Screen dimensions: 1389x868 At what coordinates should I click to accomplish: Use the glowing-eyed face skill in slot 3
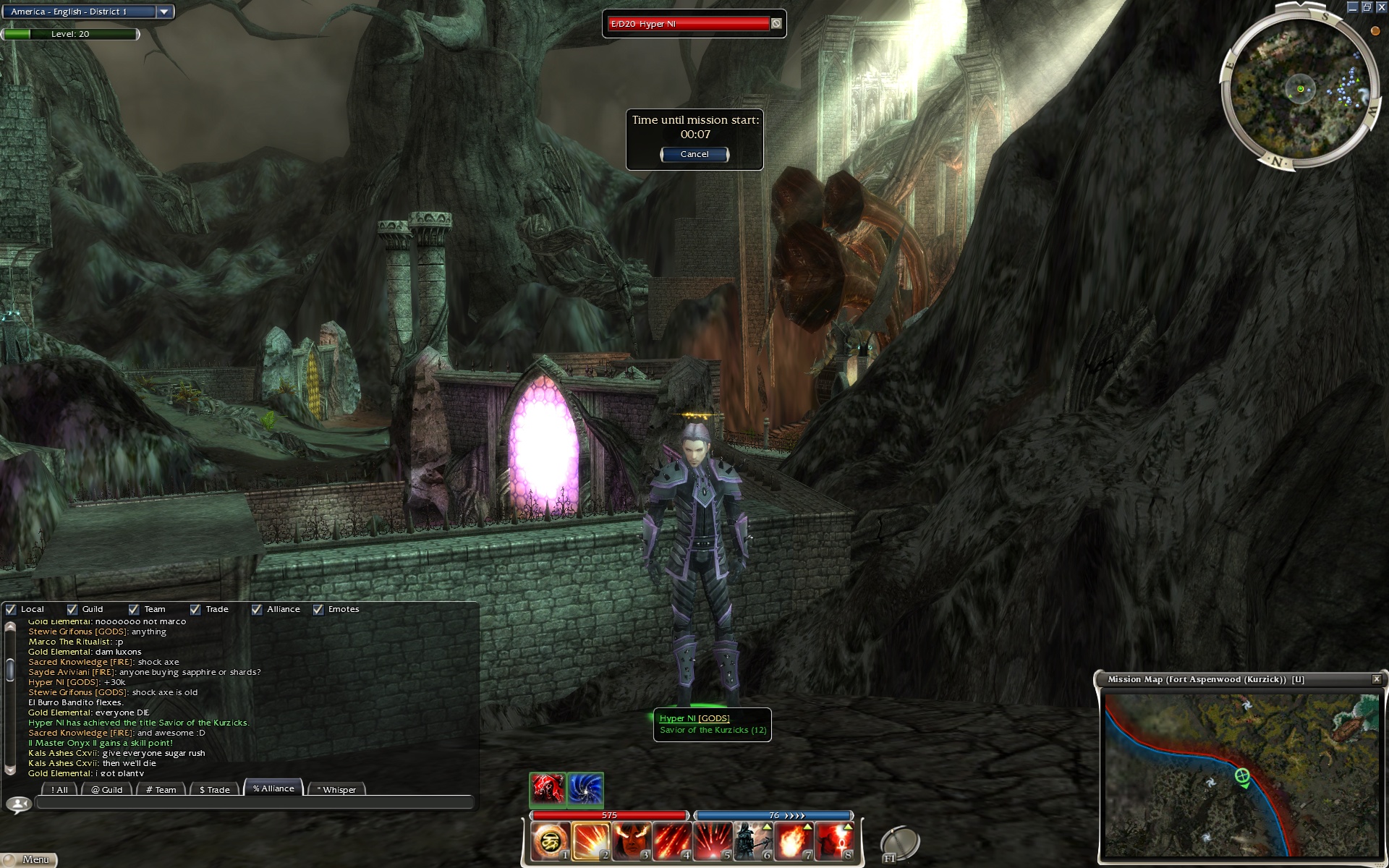[x=631, y=841]
